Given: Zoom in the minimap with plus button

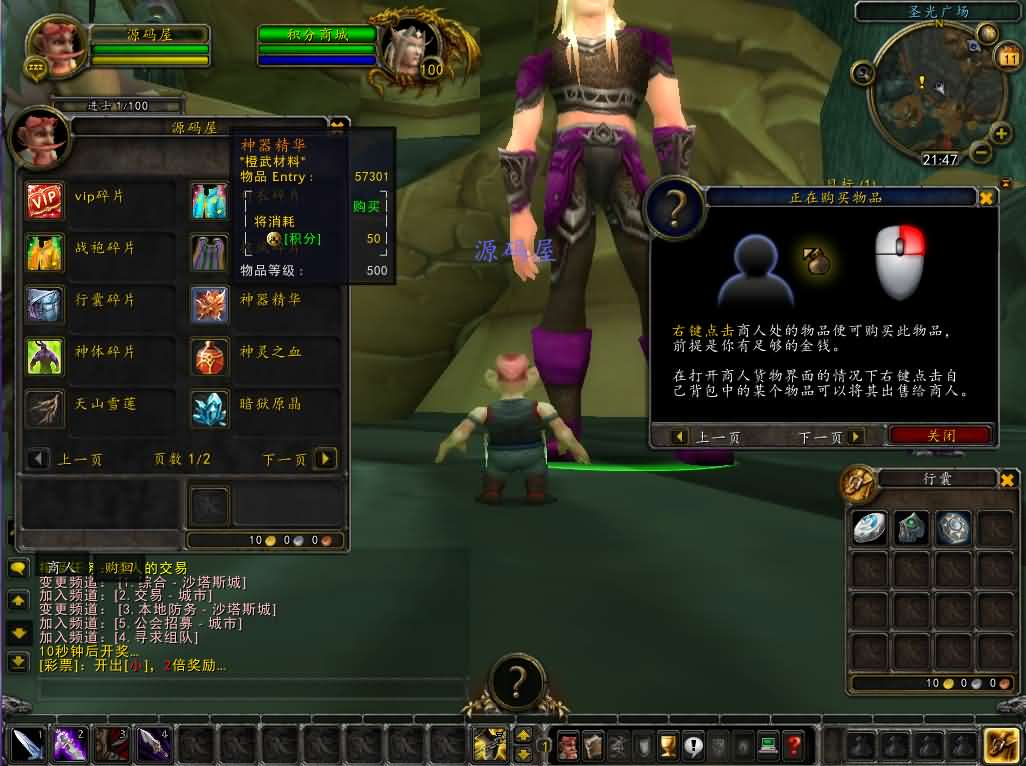Looking at the screenshot, I should (x=1001, y=133).
